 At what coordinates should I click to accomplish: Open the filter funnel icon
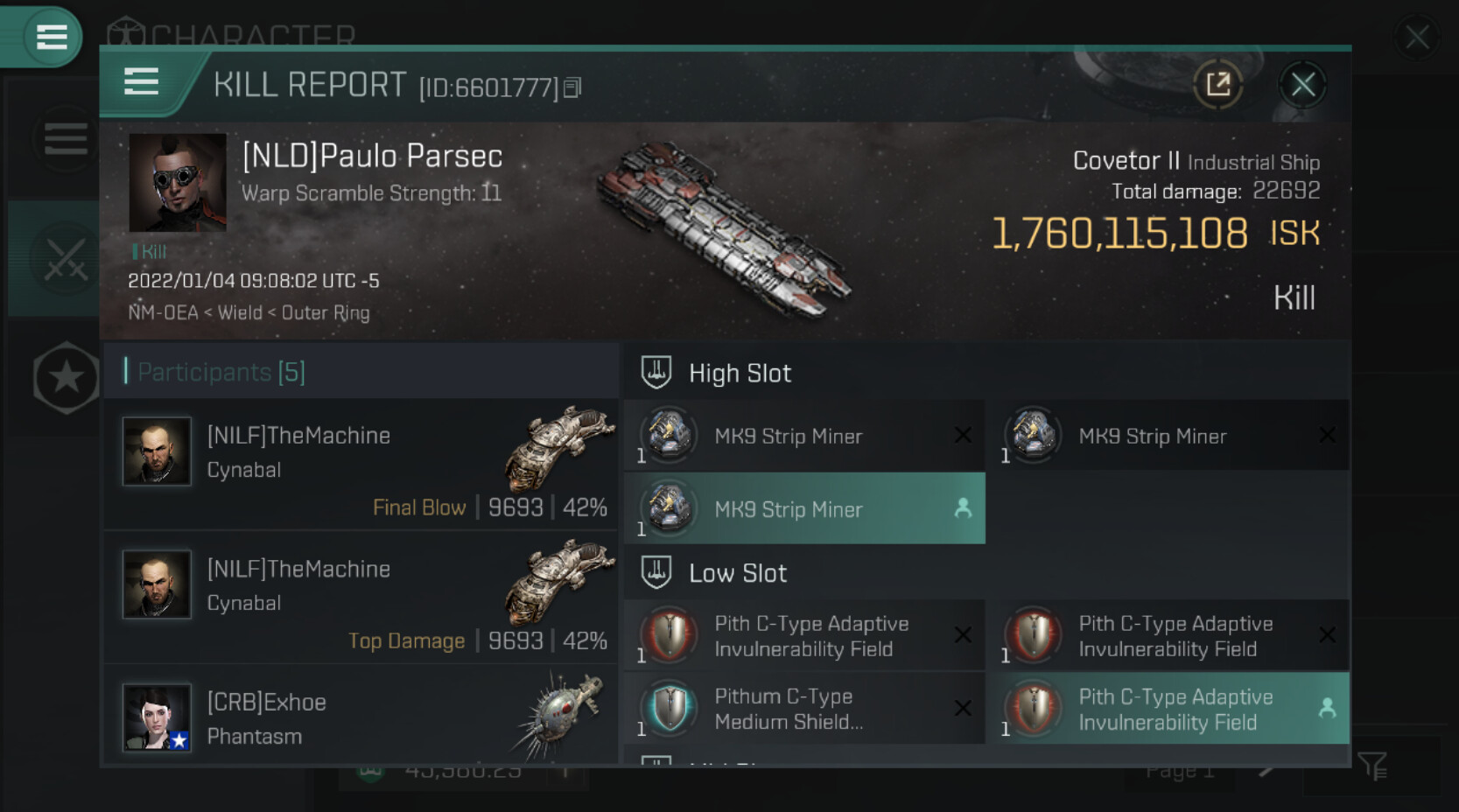coord(1371,766)
